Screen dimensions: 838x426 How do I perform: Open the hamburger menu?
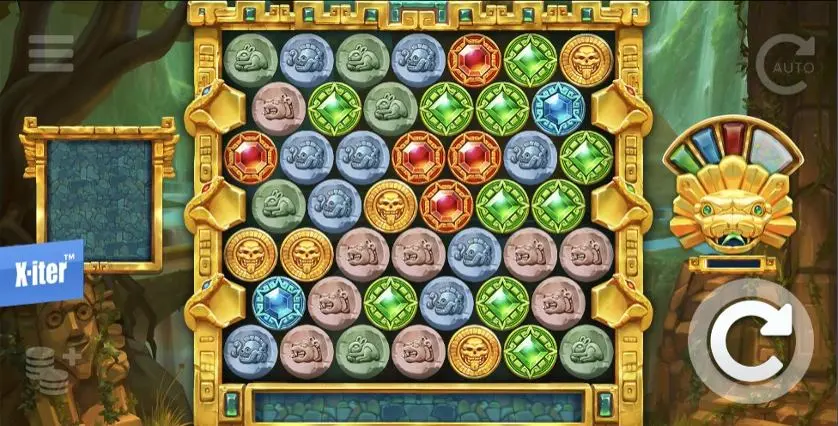[51, 54]
